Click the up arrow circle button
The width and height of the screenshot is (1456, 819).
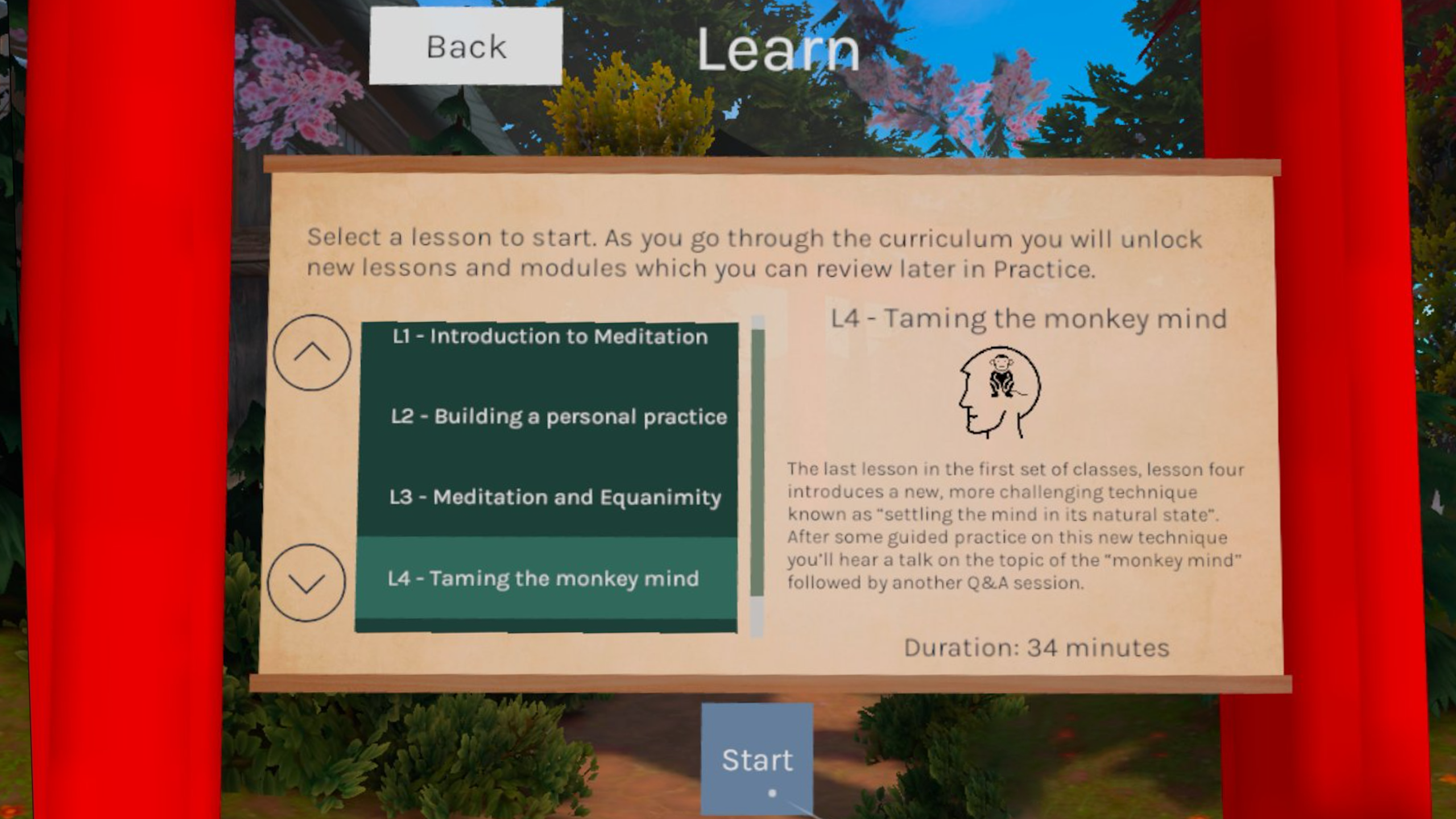coord(312,353)
